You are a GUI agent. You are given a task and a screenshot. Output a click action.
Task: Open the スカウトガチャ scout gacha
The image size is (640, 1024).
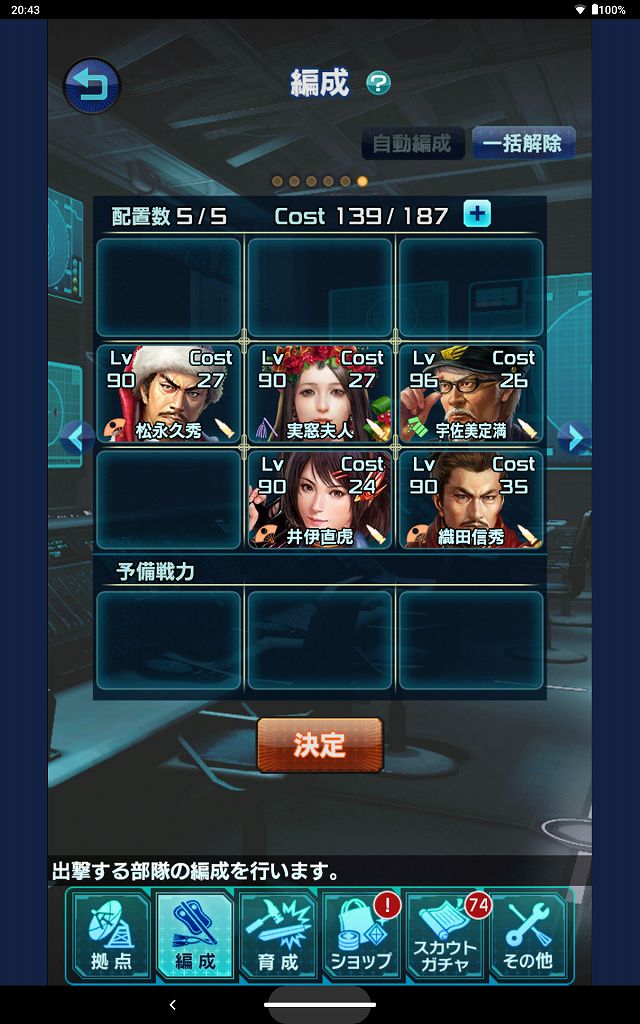446,935
